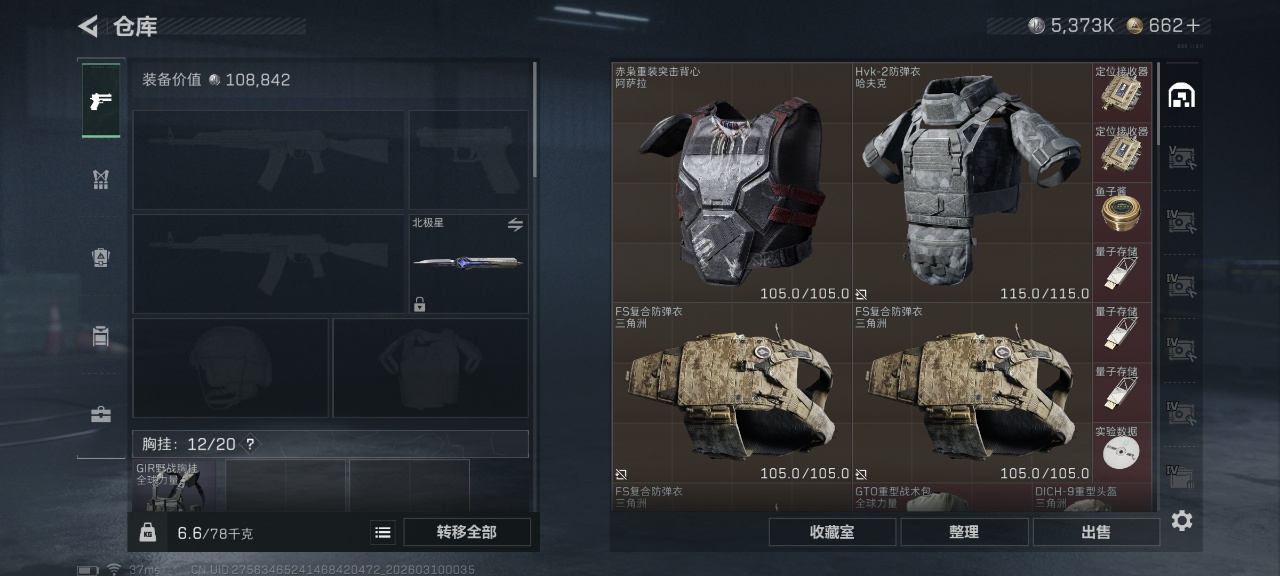Select the 赤枭重装突击背心 armor
Viewport: 1280px width, 576px height.
coord(732,183)
